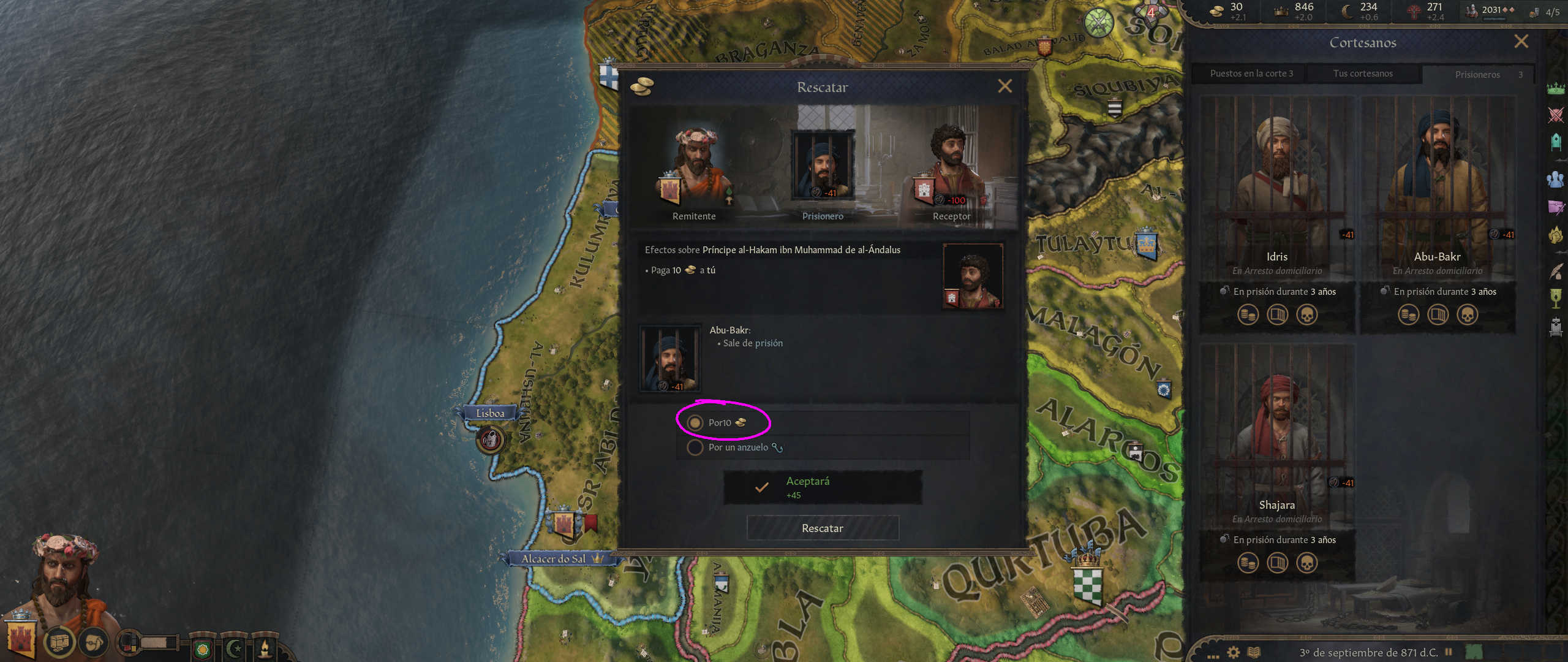Select the execute skull icon under Idris
Image resolution: width=1568 pixels, height=662 pixels.
1308,314
